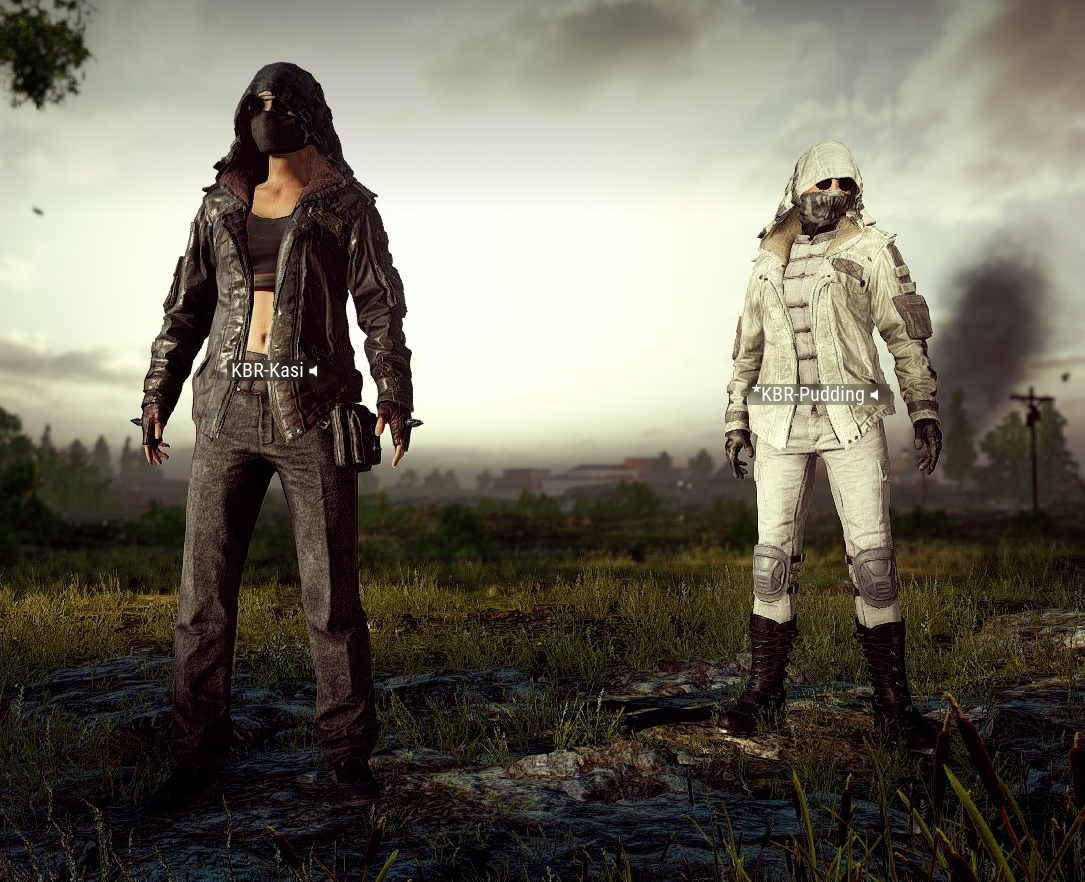The image size is (1085, 882).
Task: Select the KBR-Kasi player name tag
Action: click(x=266, y=371)
